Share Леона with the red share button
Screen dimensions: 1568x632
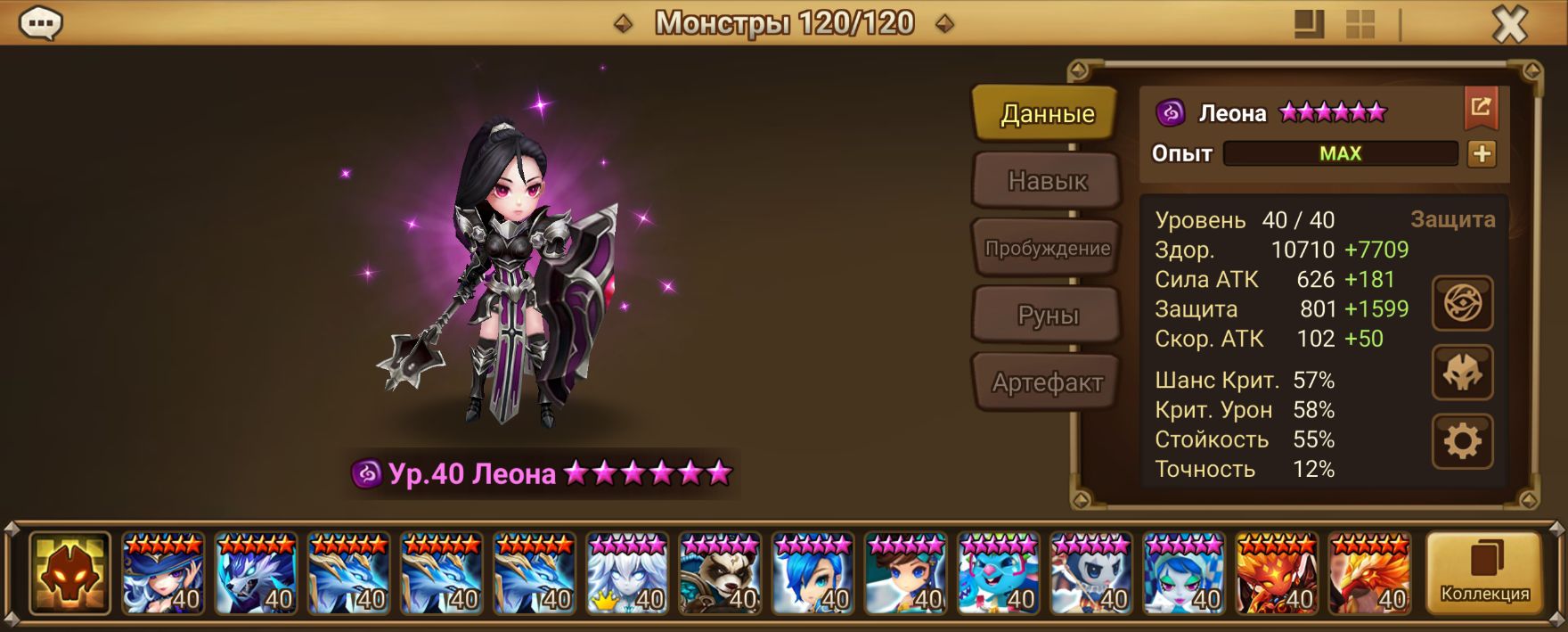click(1481, 108)
